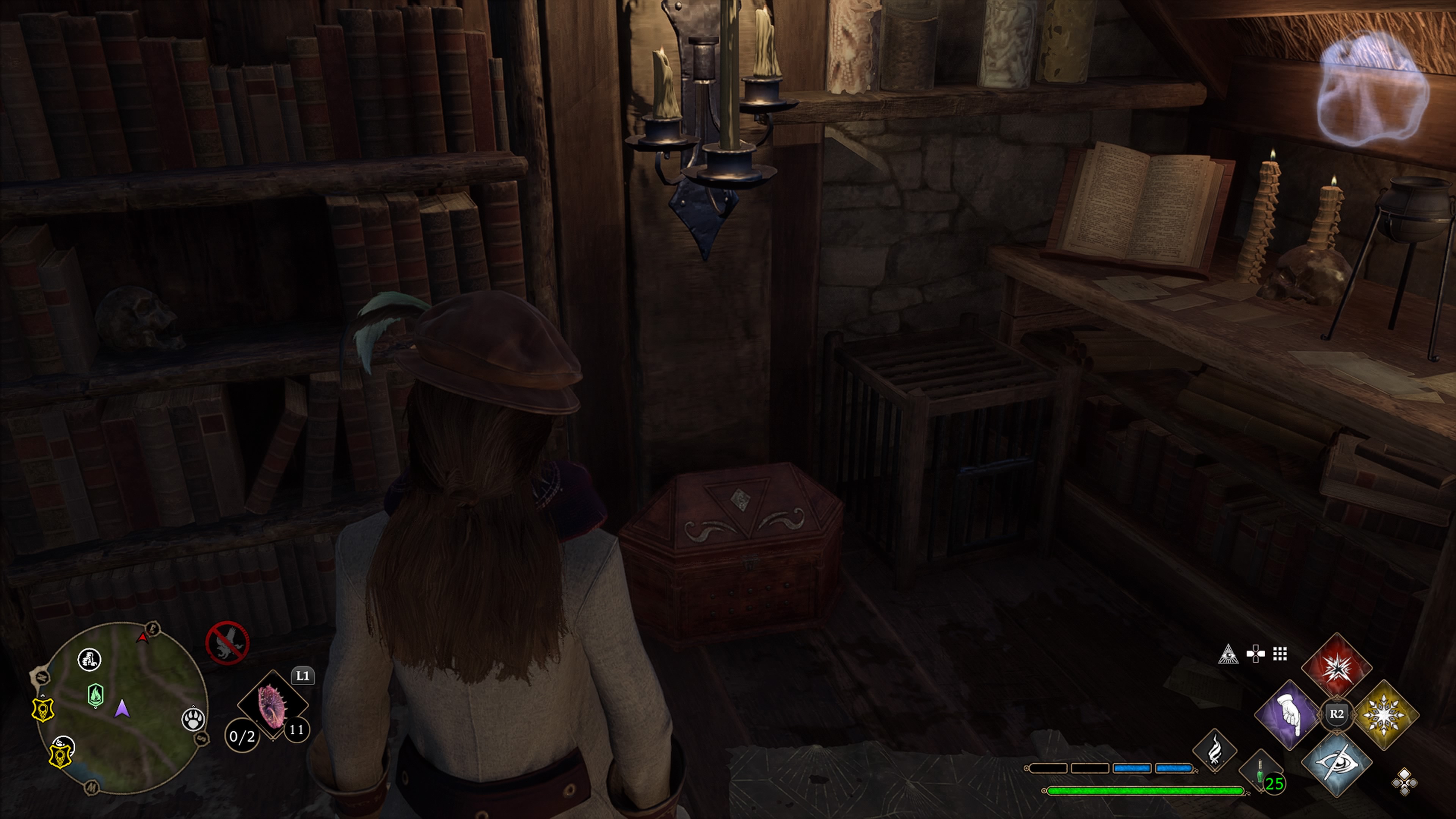The height and width of the screenshot is (819, 1456).
Task: Select the four-way d-pad icon
Action: (x=1255, y=654)
